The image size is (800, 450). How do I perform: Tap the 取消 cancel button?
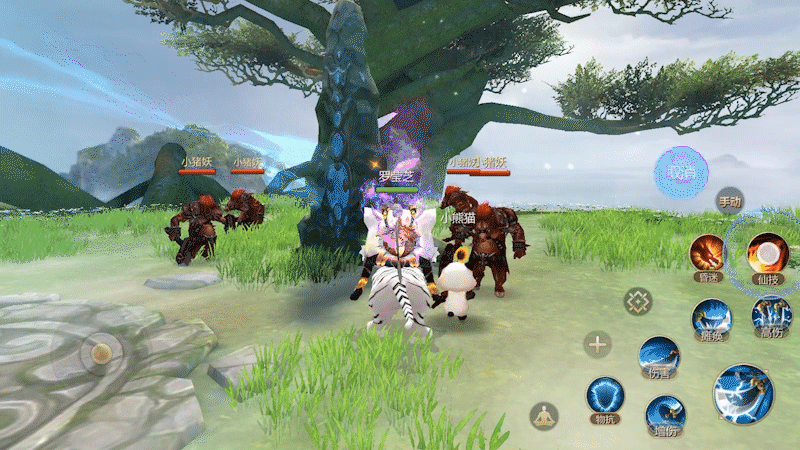click(681, 173)
